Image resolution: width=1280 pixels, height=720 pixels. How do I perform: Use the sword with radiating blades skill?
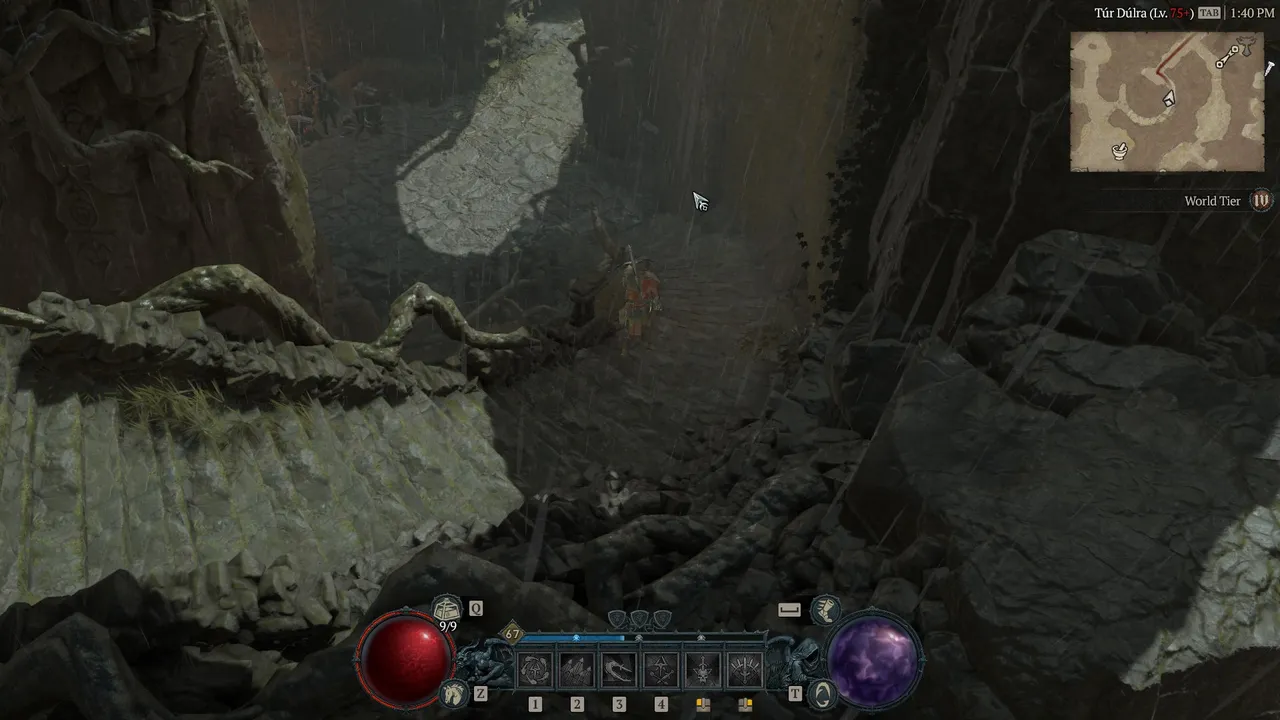[x=745, y=669]
